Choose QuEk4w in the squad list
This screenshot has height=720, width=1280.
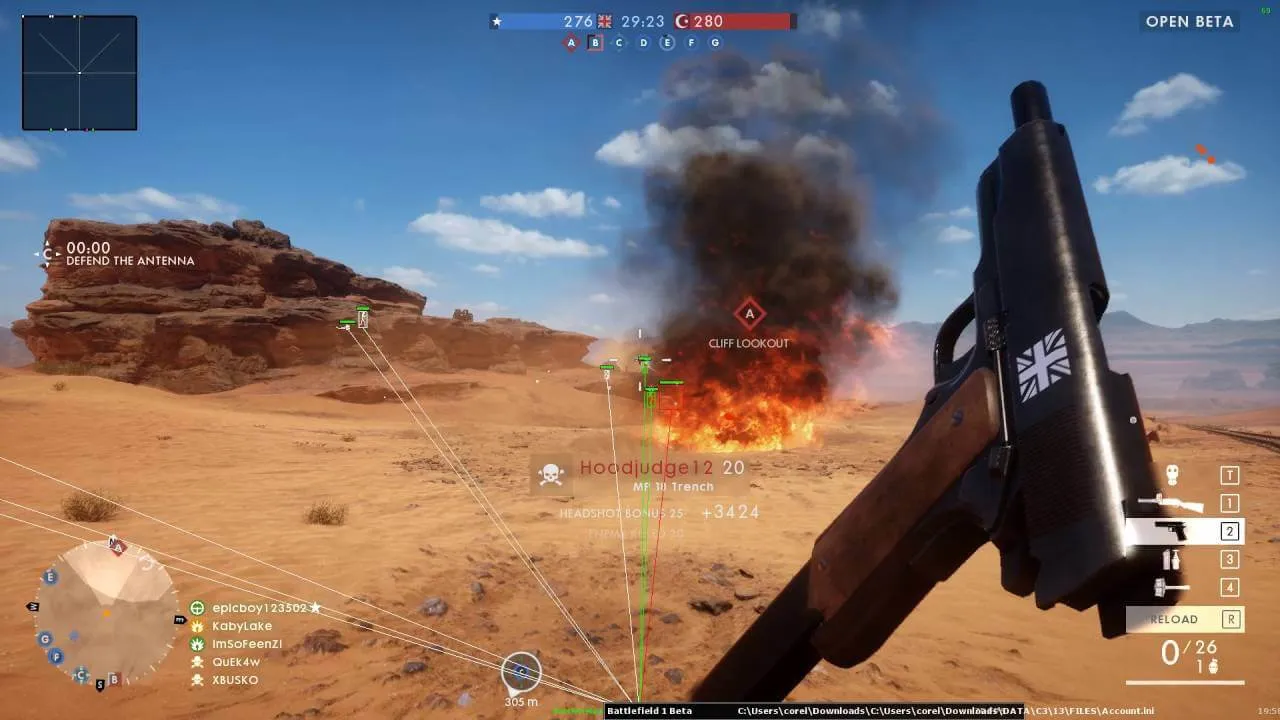(236, 662)
